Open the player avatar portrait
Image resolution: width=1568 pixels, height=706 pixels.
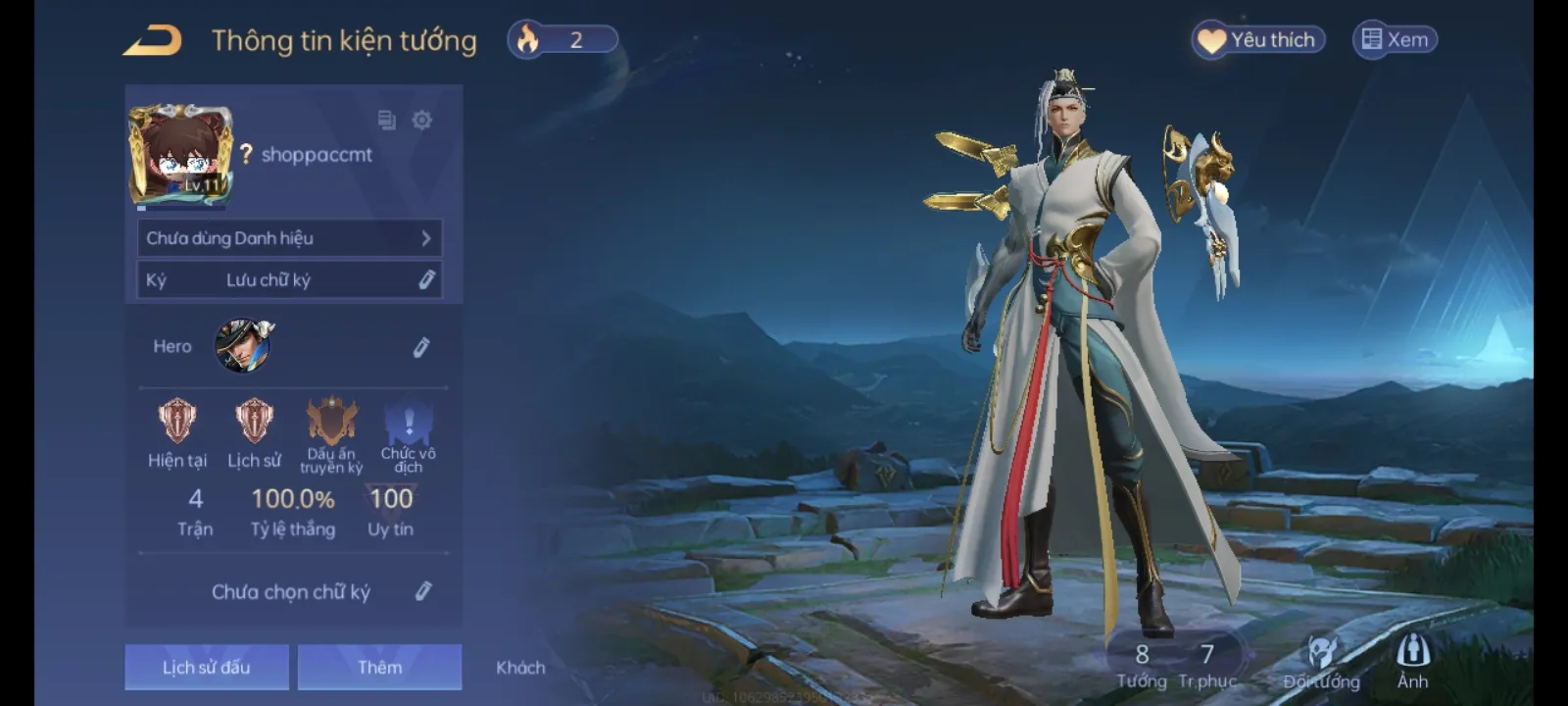(x=180, y=155)
